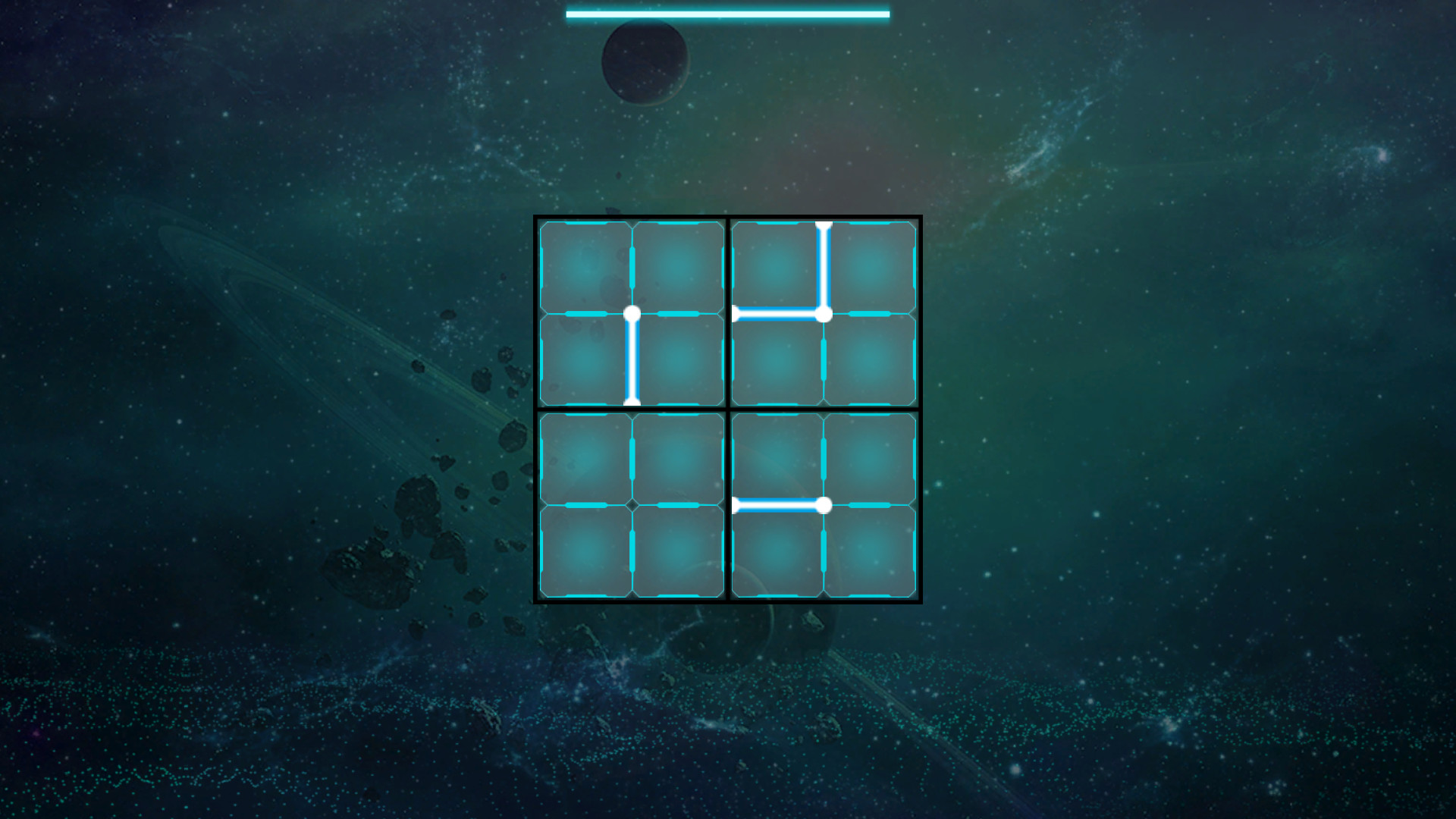Click the rounded endpoint cap on the bottom-right beam
Image resolution: width=1456 pixels, height=819 pixels.
point(736,503)
